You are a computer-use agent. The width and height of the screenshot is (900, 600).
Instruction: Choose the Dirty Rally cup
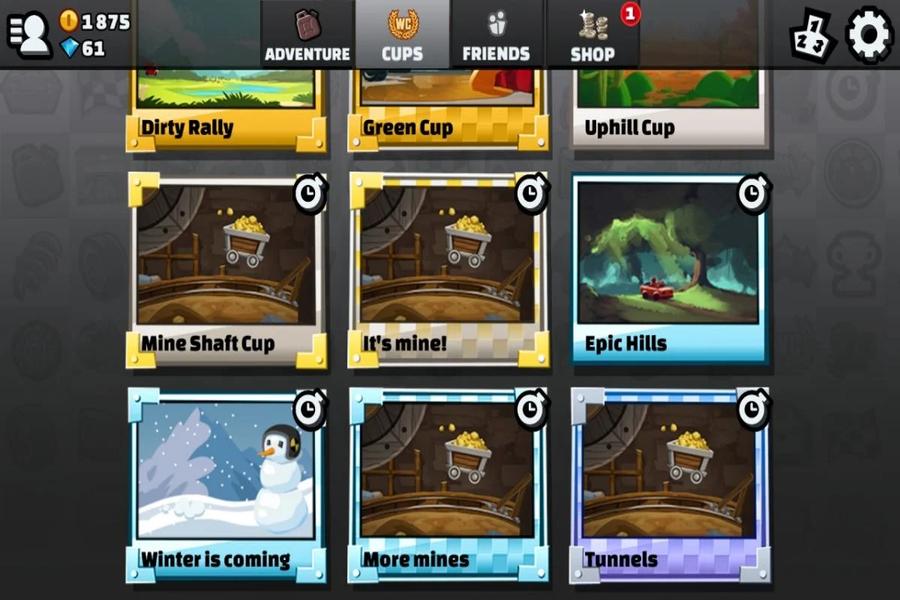(x=227, y=105)
